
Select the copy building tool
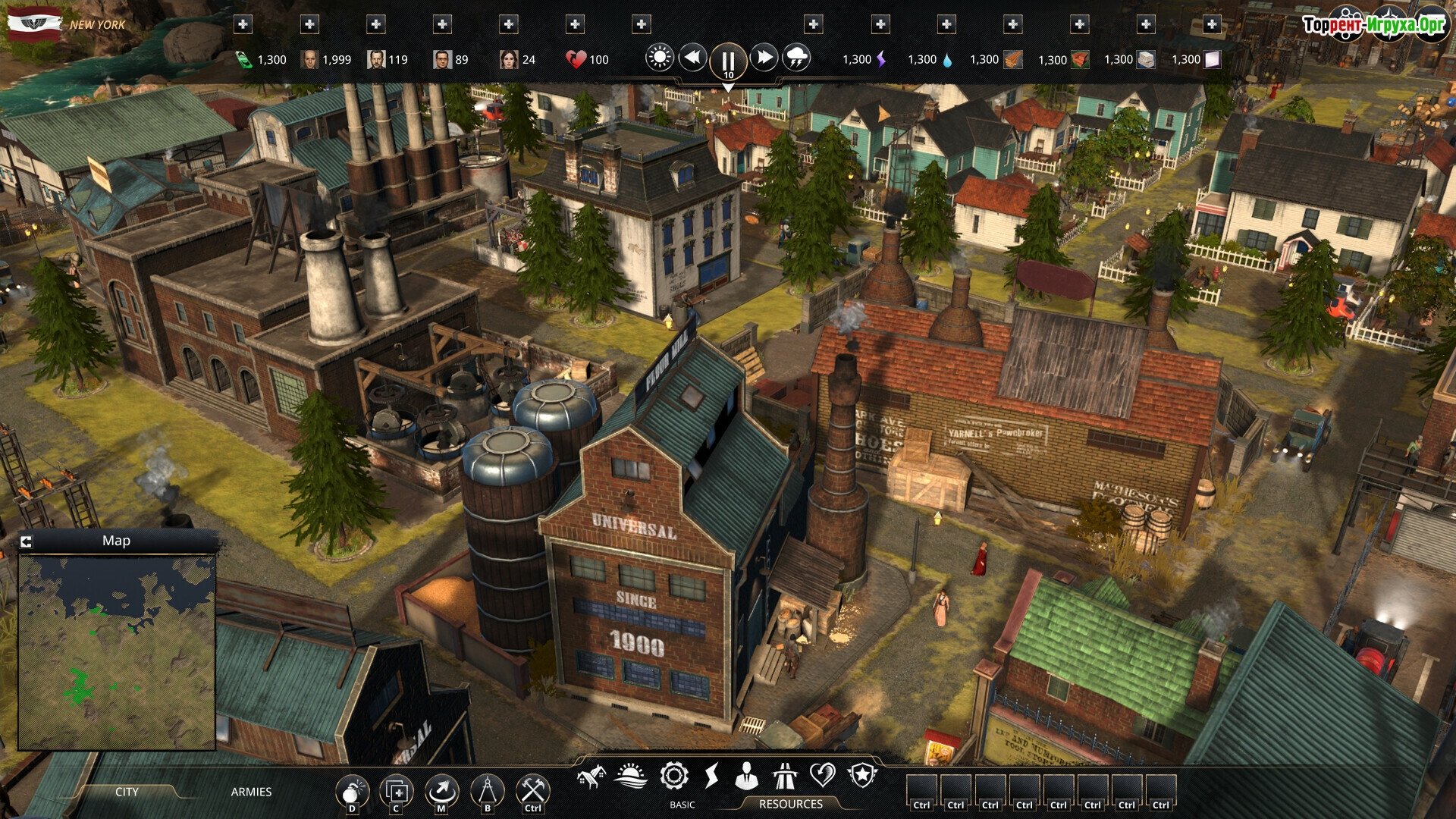[396, 792]
